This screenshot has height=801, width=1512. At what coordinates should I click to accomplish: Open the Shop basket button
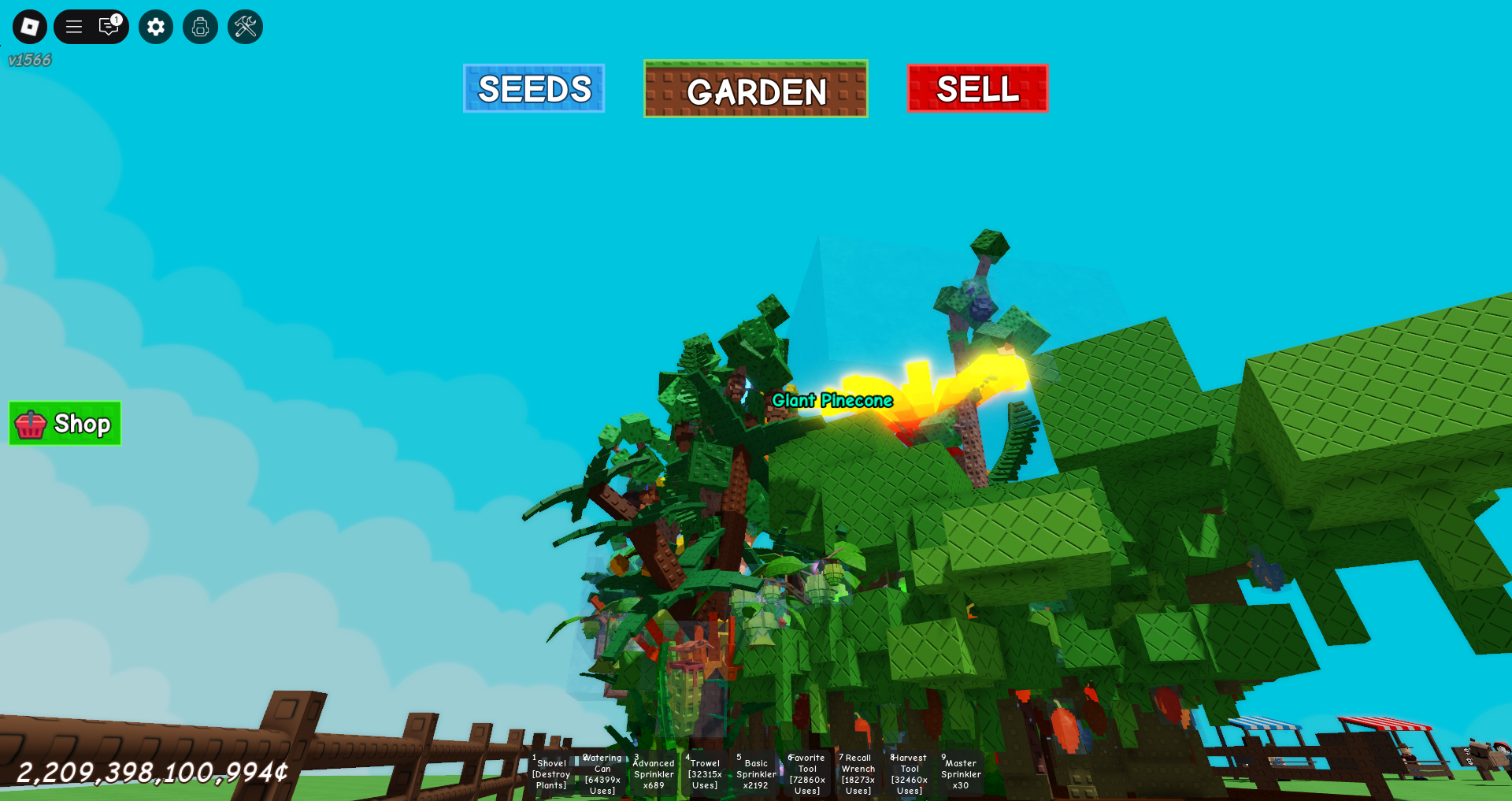[65, 424]
